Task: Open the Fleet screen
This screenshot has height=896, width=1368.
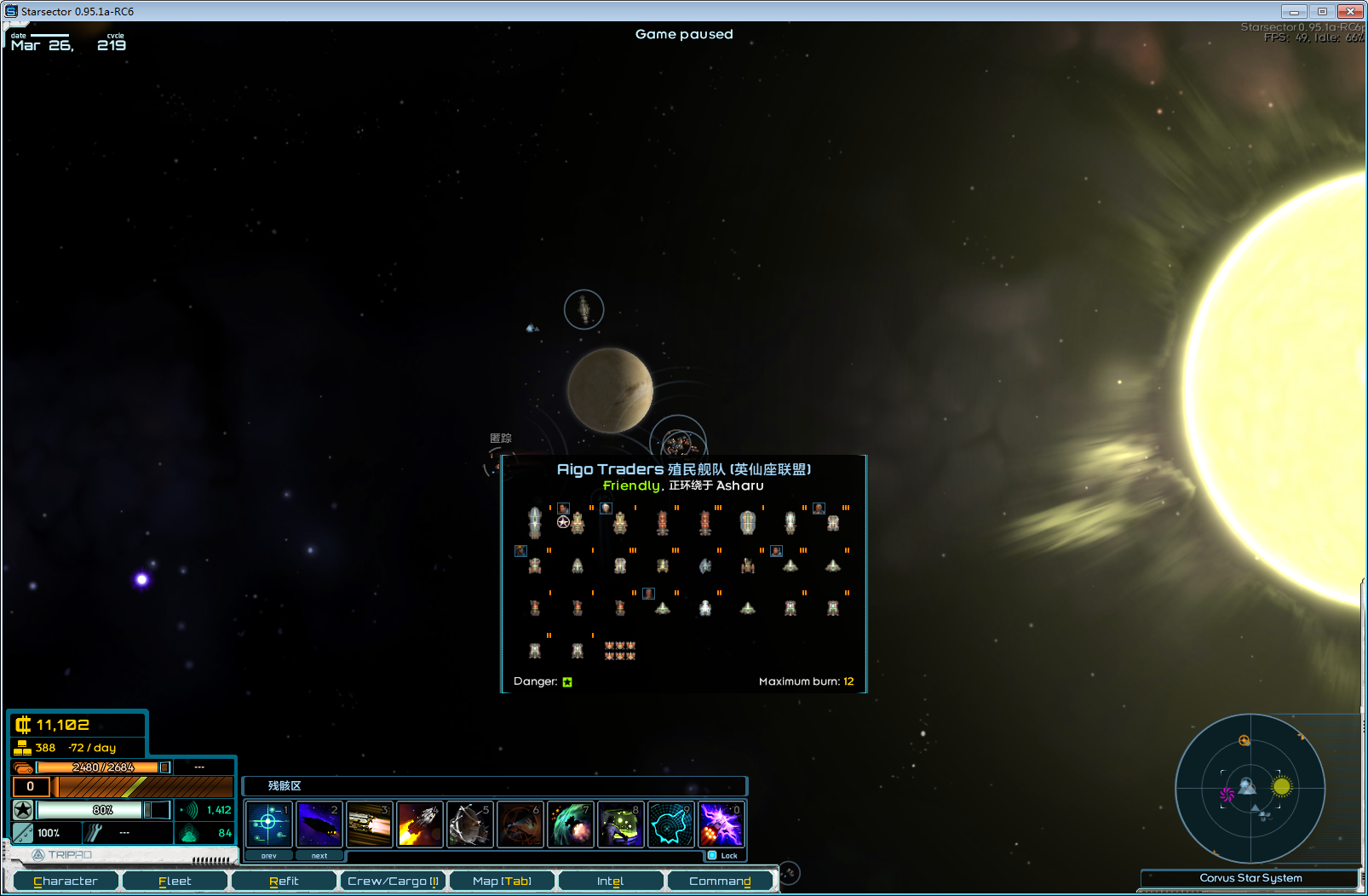Action: 175,881
